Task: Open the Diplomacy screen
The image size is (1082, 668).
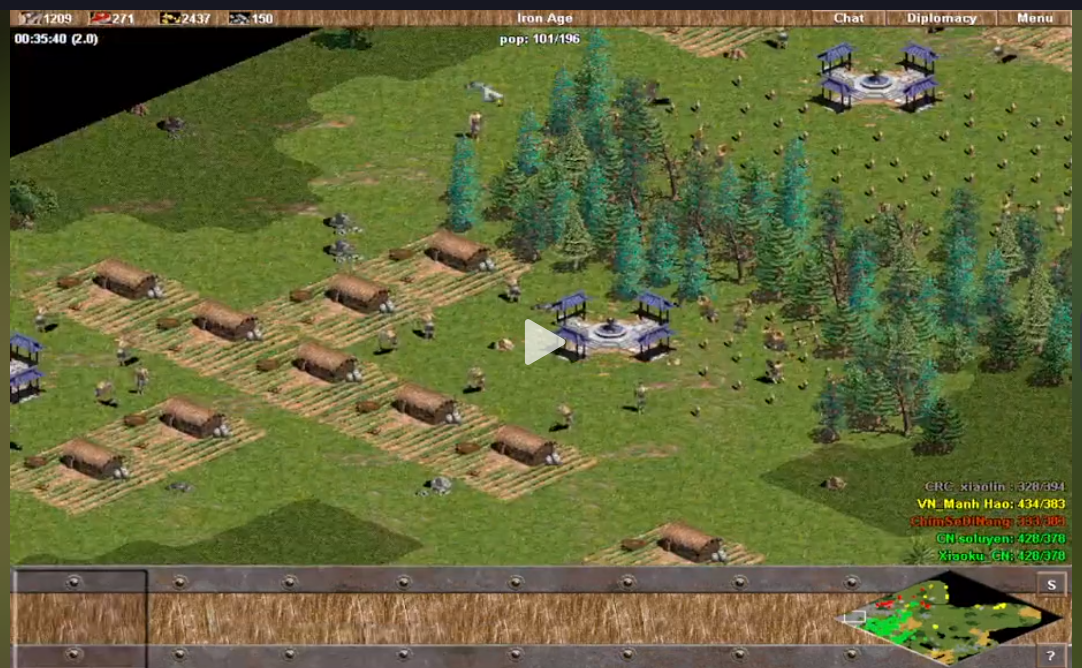Action: 941,18
